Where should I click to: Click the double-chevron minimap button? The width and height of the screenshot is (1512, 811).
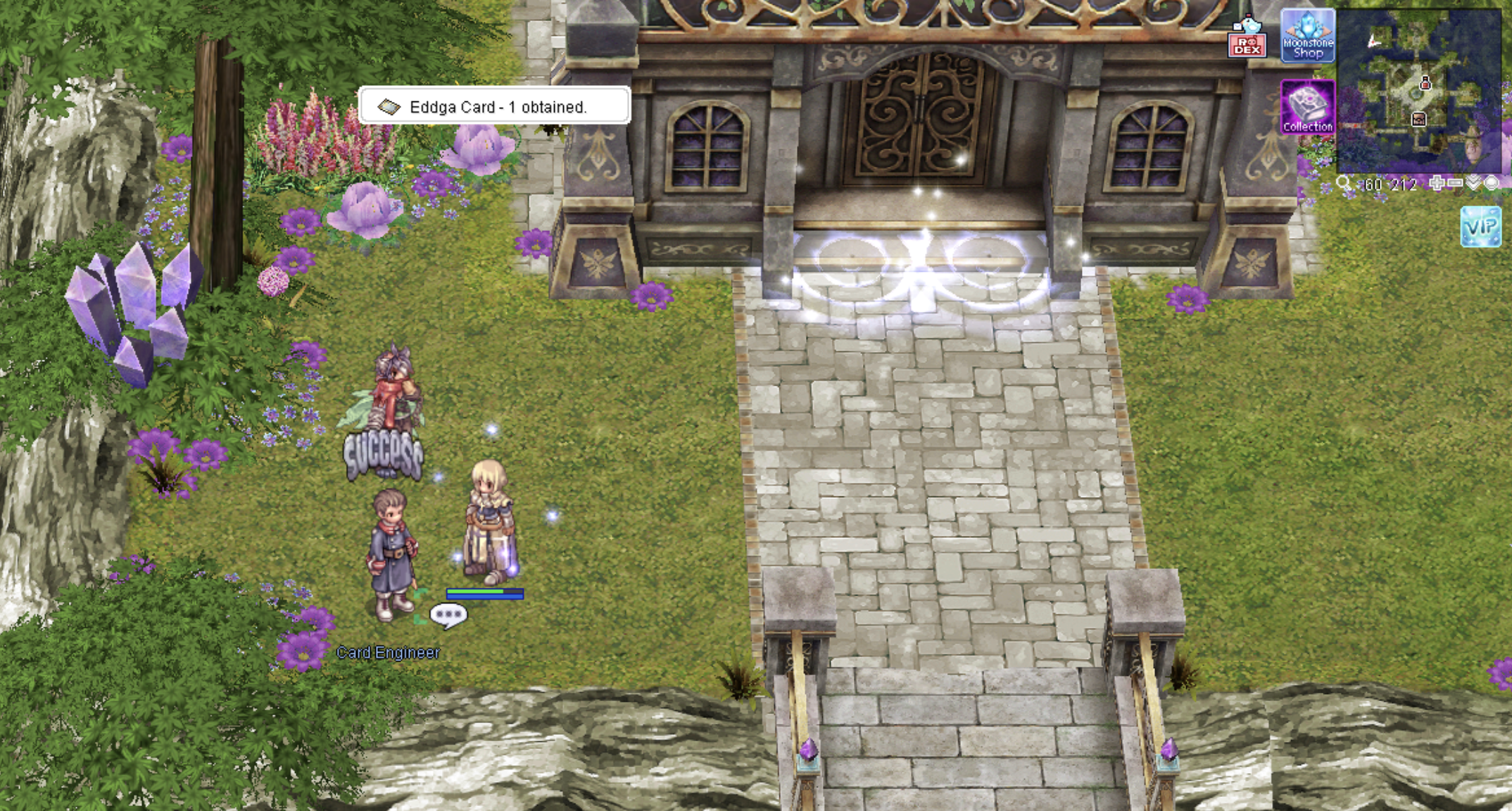[x=1473, y=183]
